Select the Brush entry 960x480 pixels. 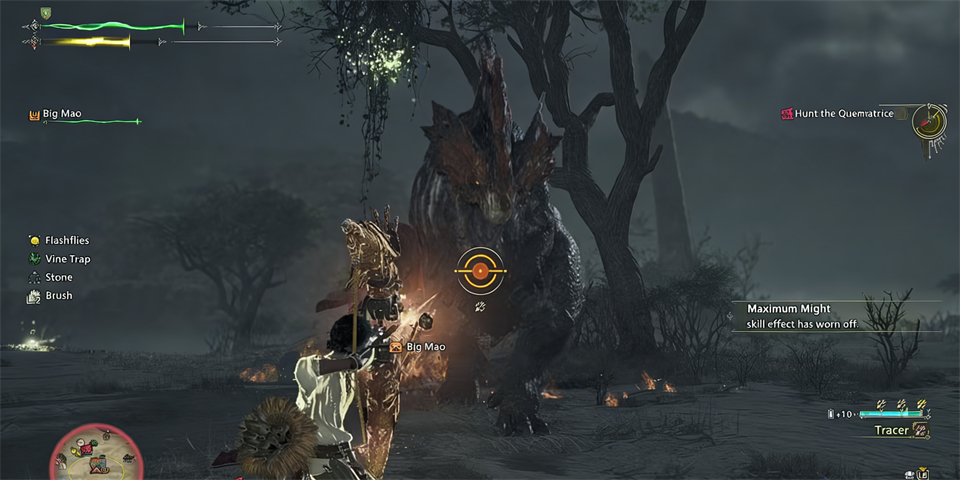(x=58, y=296)
